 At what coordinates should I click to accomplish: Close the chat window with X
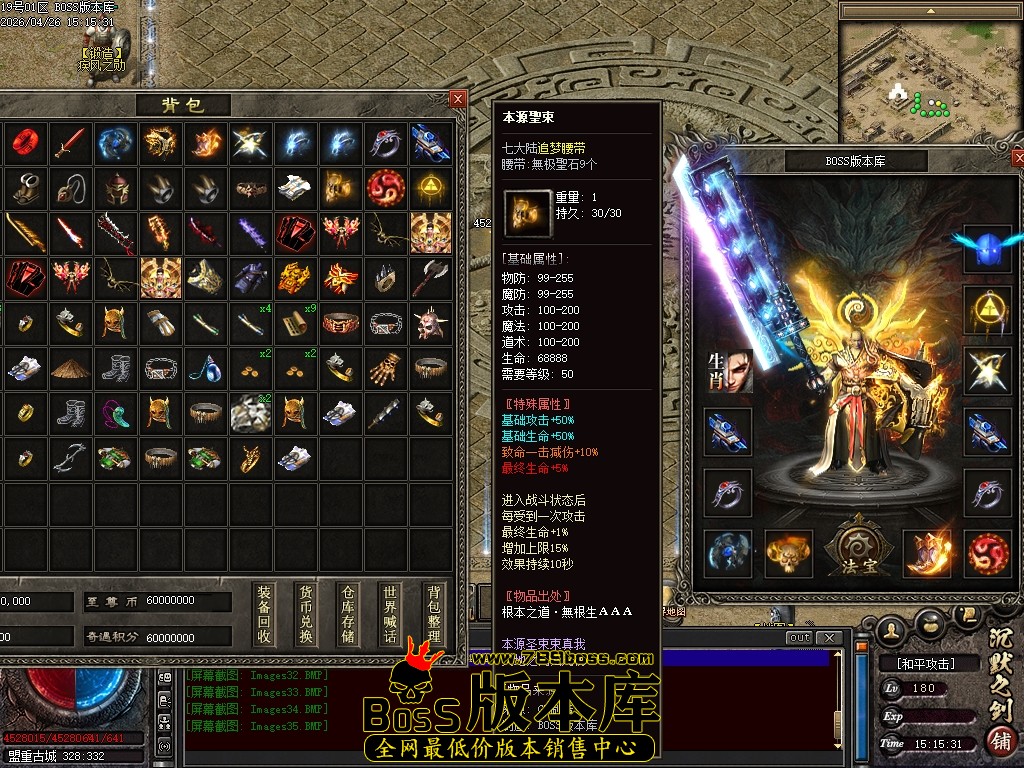[x=828, y=638]
